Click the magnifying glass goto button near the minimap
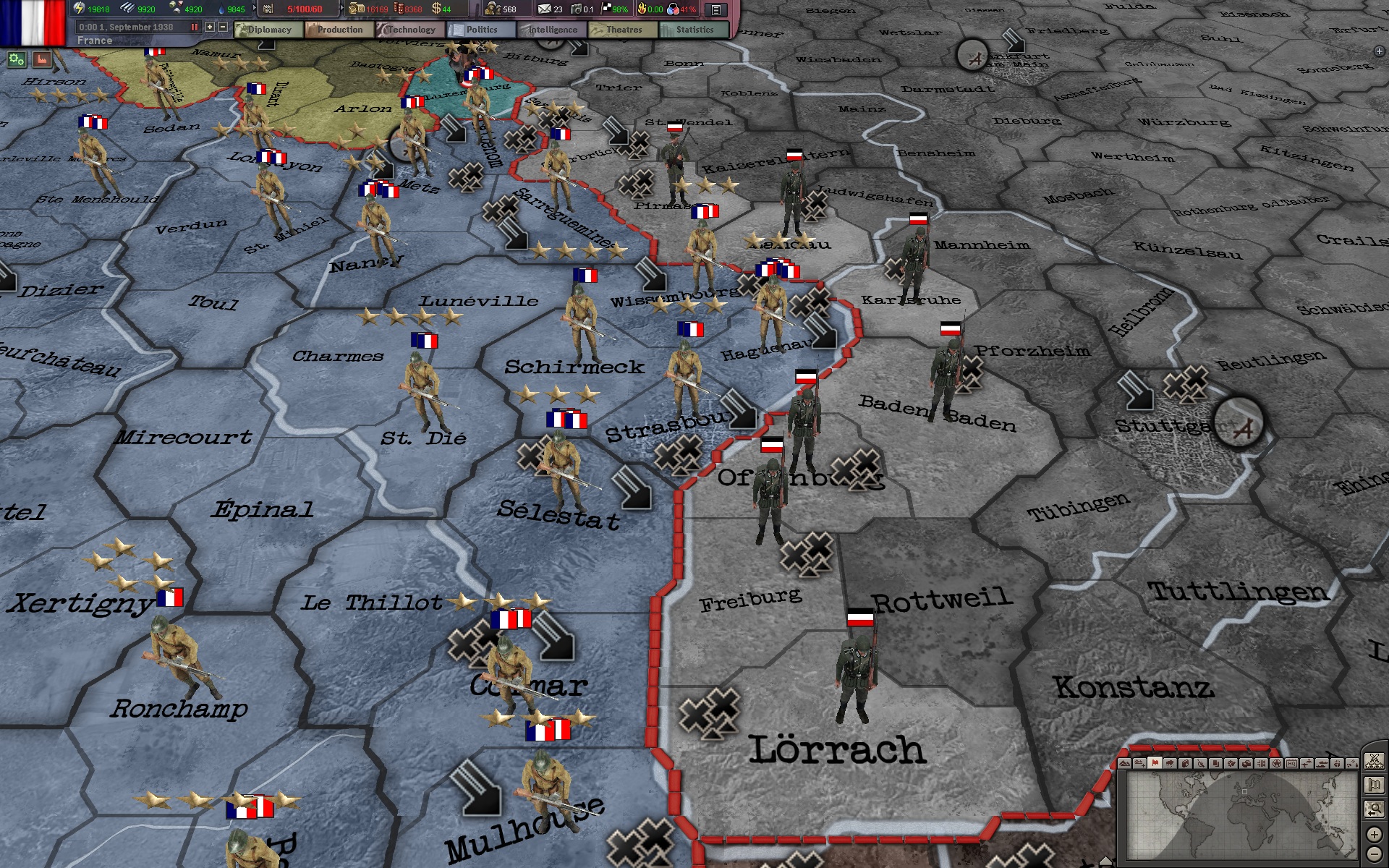Screen dimensions: 1389x868 pyautogui.click(x=1373, y=809)
